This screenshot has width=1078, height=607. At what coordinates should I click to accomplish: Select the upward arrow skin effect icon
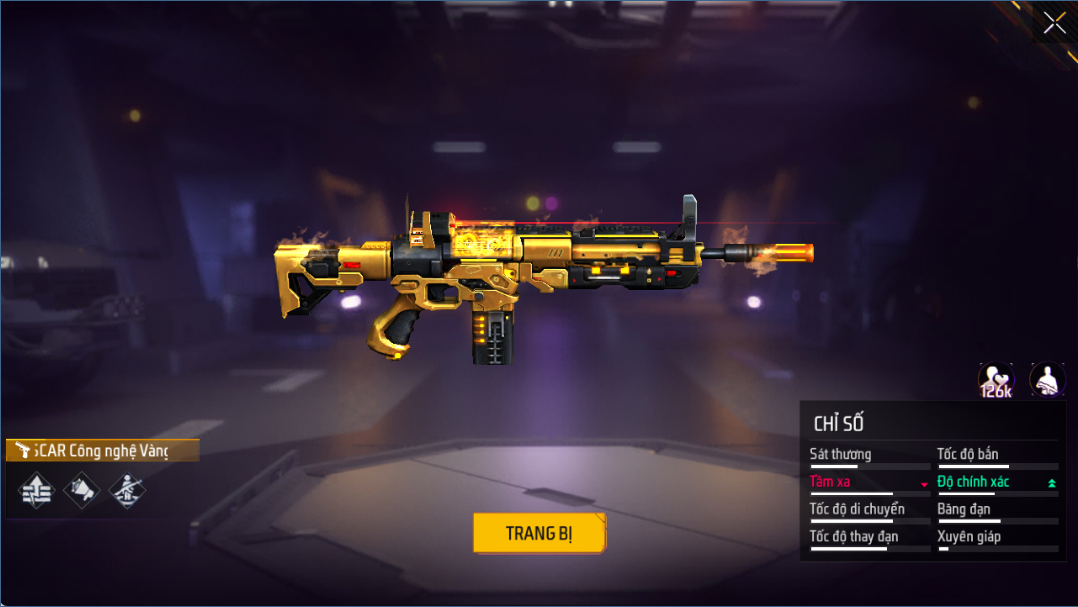37,490
